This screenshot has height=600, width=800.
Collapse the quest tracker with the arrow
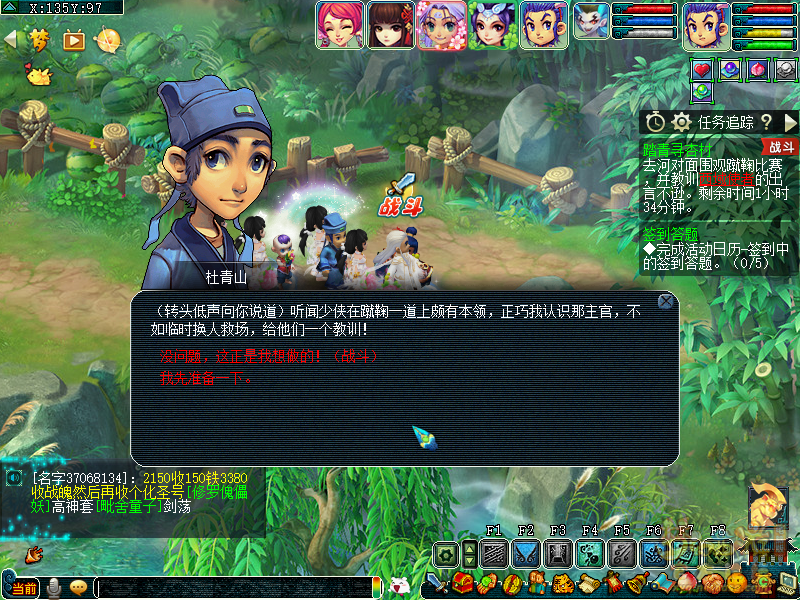tap(790, 122)
